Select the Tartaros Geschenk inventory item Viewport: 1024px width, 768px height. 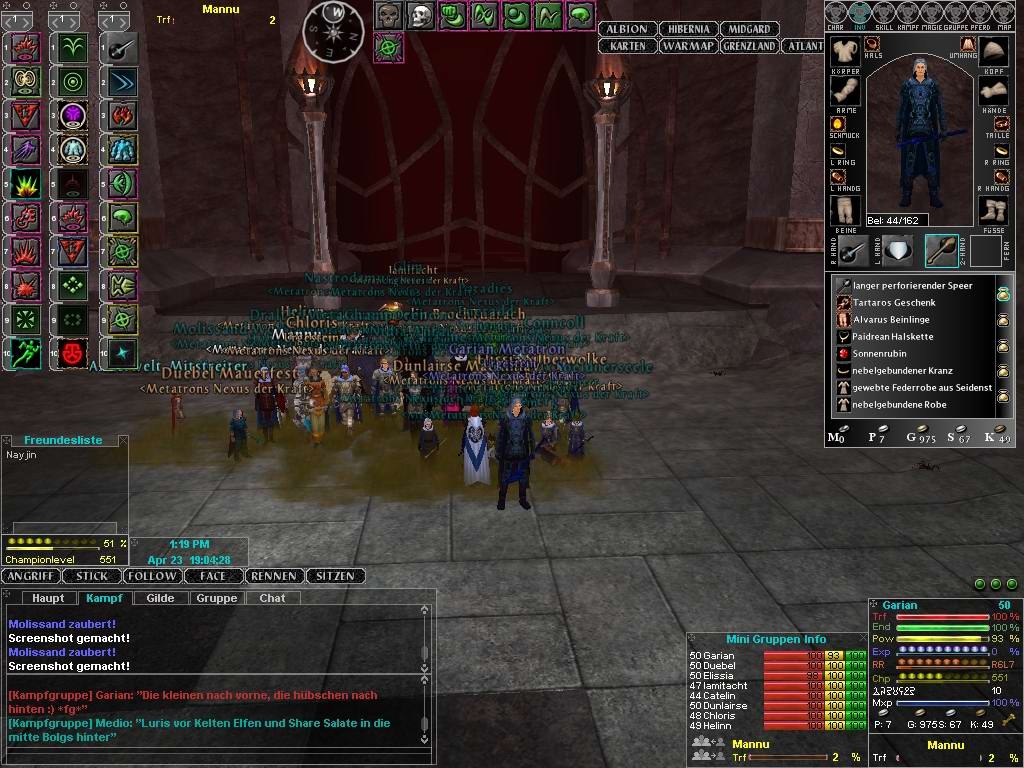[x=893, y=302]
